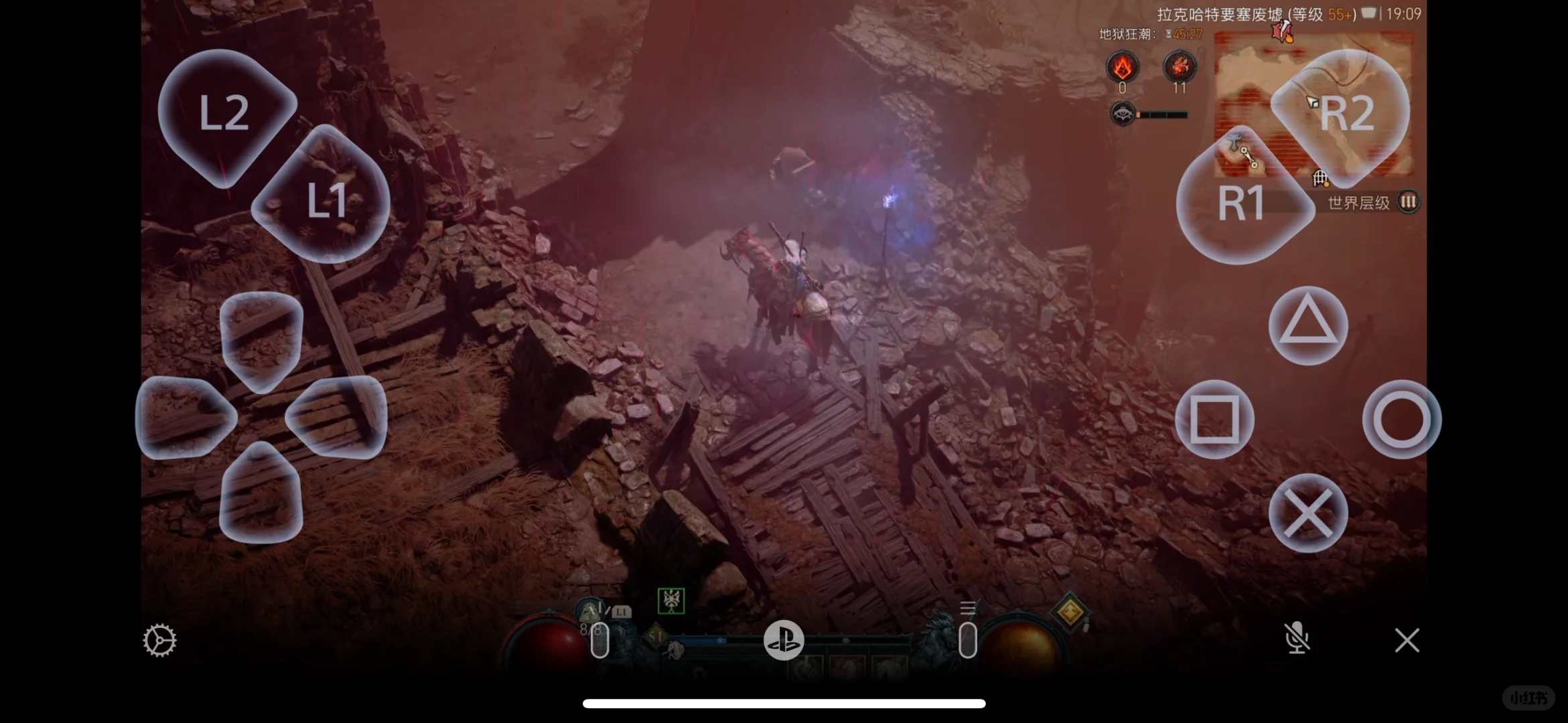Tap the eye progress gauge bar
The height and width of the screenshot is (723, 1568).
click(1159, 114)
